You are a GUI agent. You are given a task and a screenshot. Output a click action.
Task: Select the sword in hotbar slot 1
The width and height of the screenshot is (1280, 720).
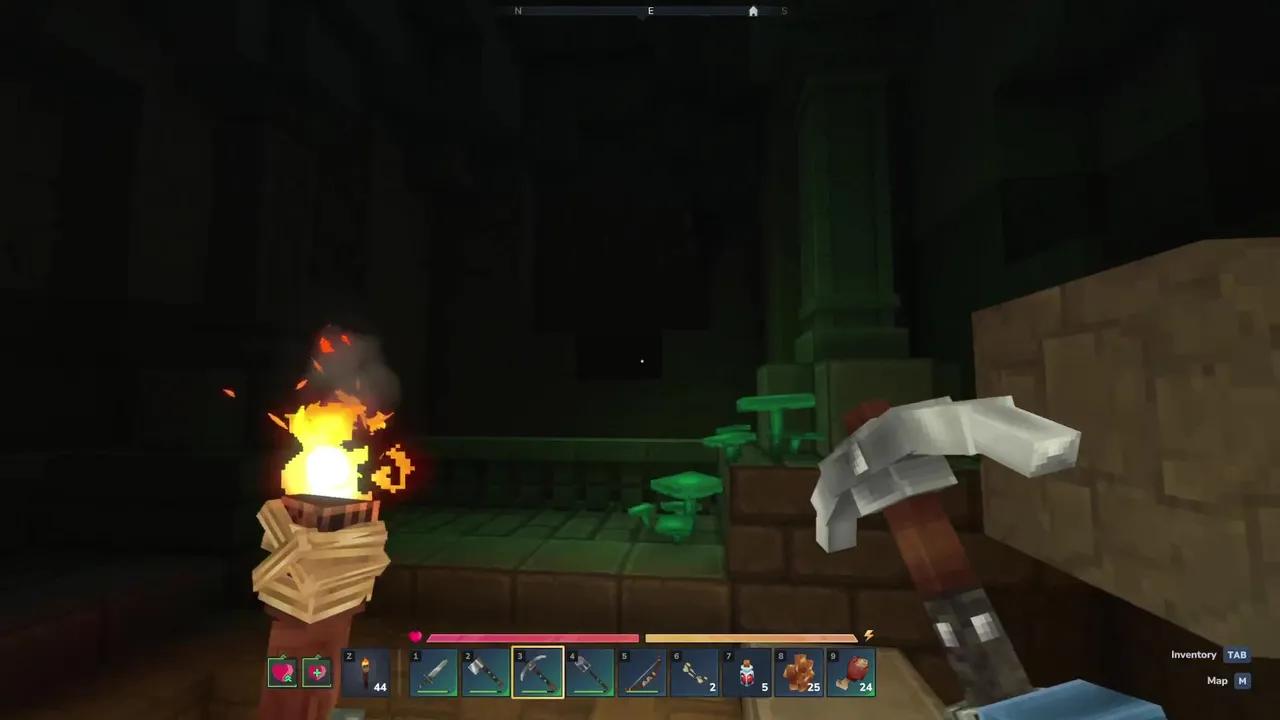(433, 671)
